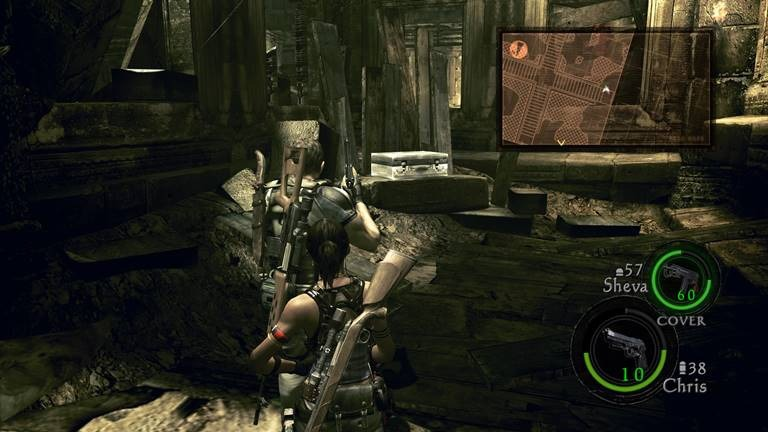Click the orange marker icon on the minimap
Image resolution: width=768 pixels, height=432 pixels.
point(519,47)
